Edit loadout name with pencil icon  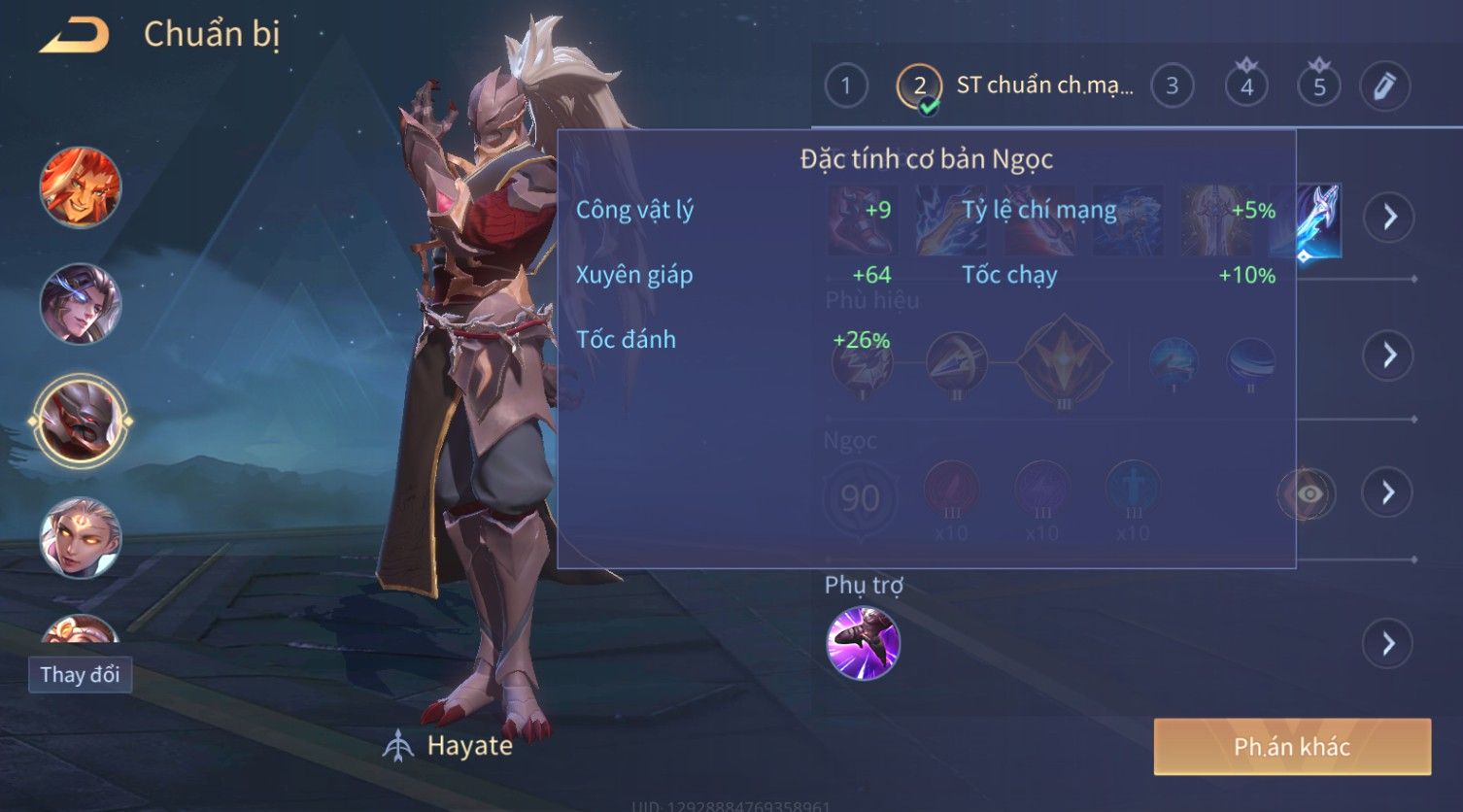coord(1385,86)
